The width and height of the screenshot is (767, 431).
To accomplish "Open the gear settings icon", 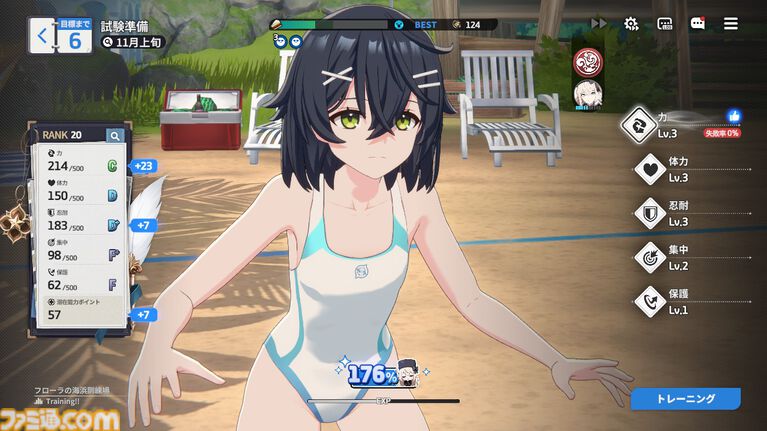I will click(x=631, y=23).
